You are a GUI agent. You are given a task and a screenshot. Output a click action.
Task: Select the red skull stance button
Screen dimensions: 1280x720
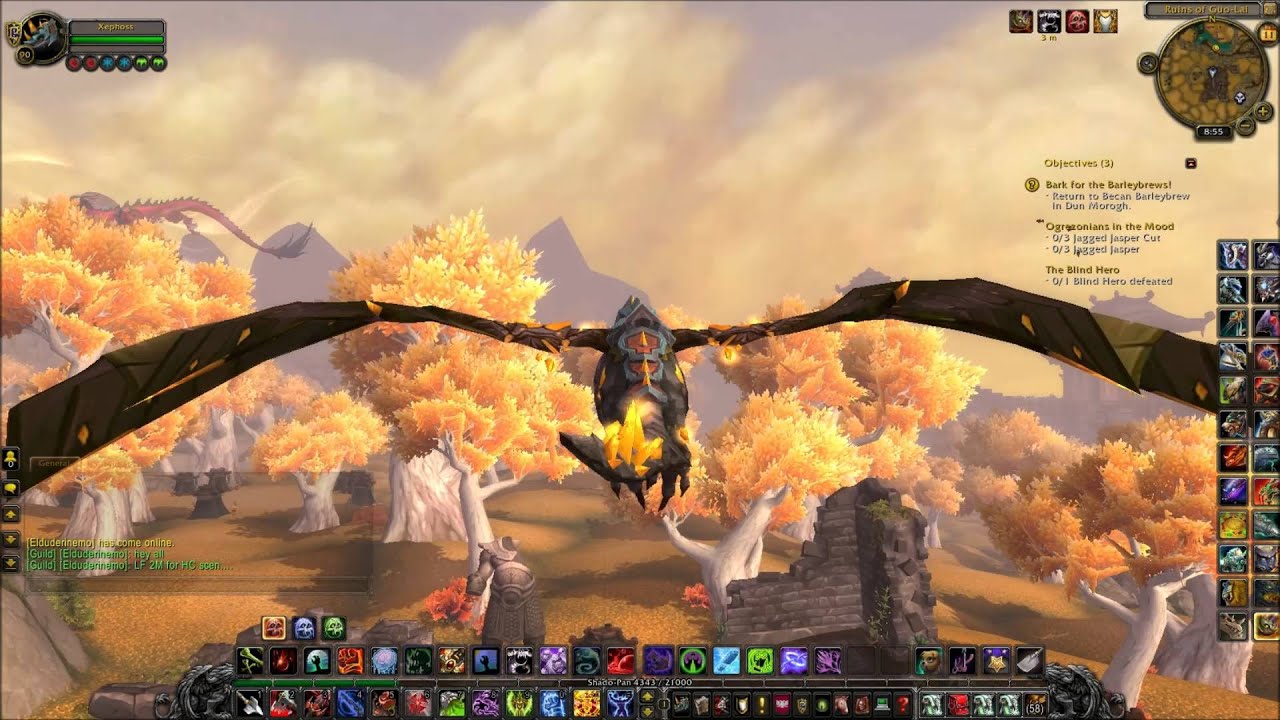pyautogui.click(x=274, y=628)
